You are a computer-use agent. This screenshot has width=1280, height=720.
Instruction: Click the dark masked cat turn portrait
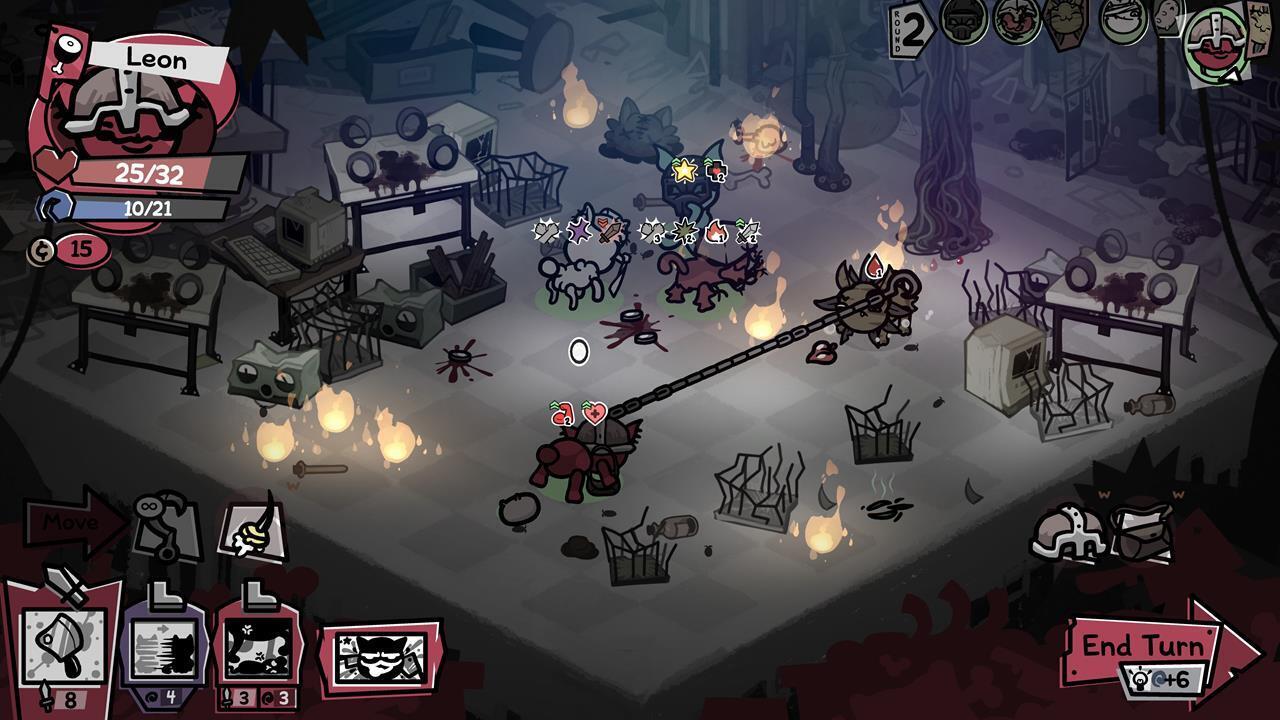(964, 20)
